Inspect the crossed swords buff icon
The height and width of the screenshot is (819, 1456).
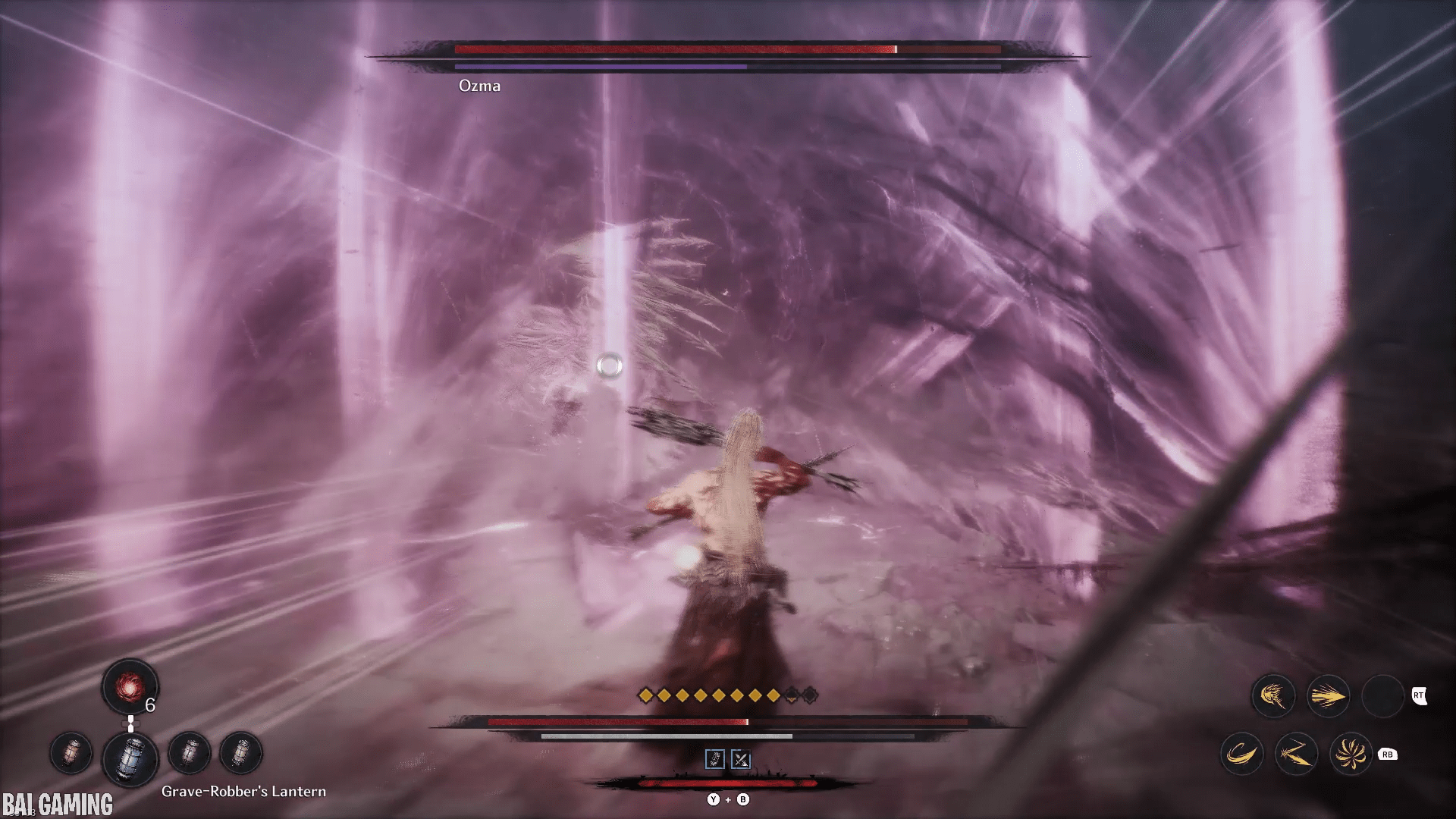click(741, 759)
